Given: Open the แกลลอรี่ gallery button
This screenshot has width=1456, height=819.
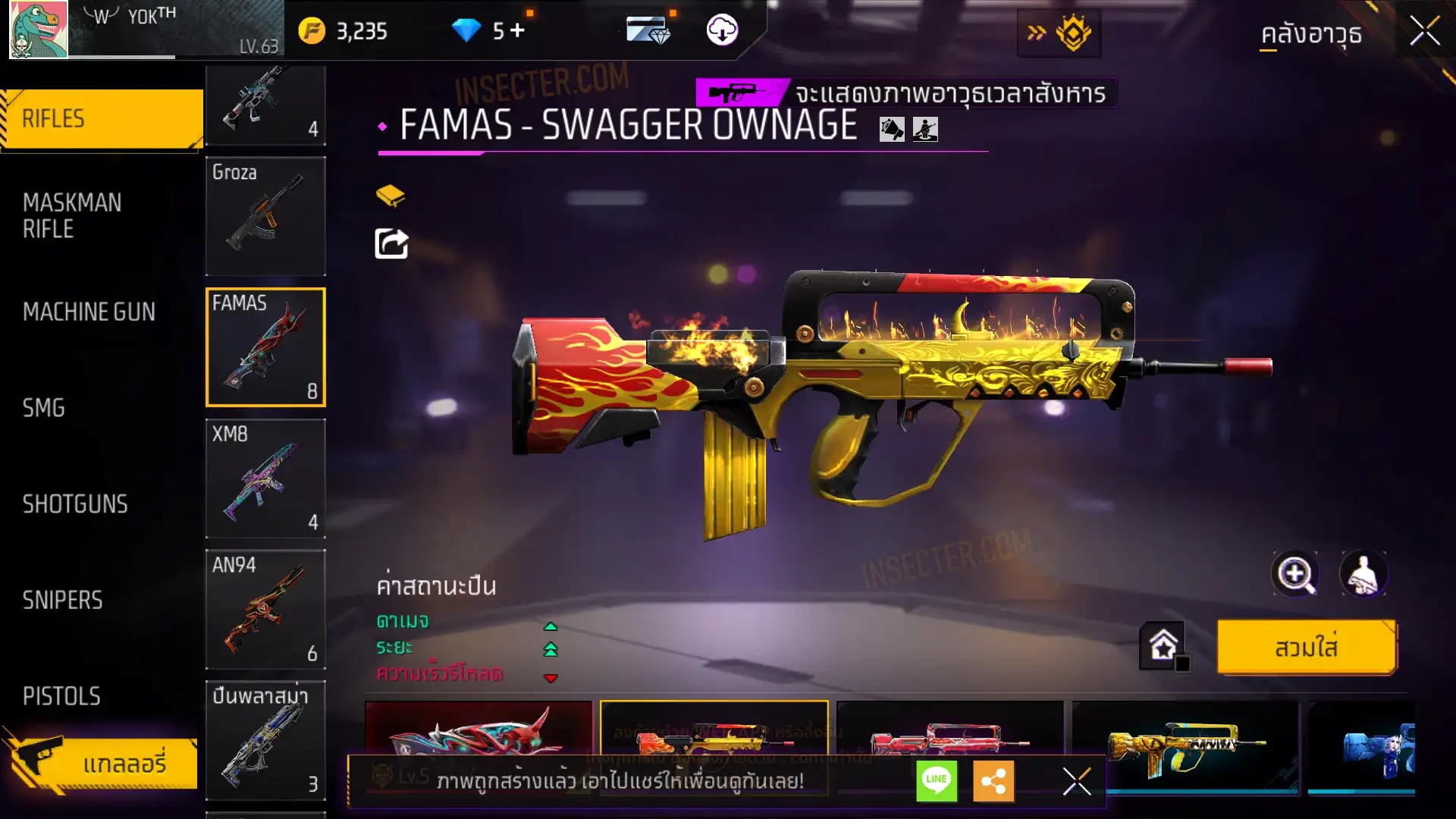Looking at the screenshot, I should 106,763.
